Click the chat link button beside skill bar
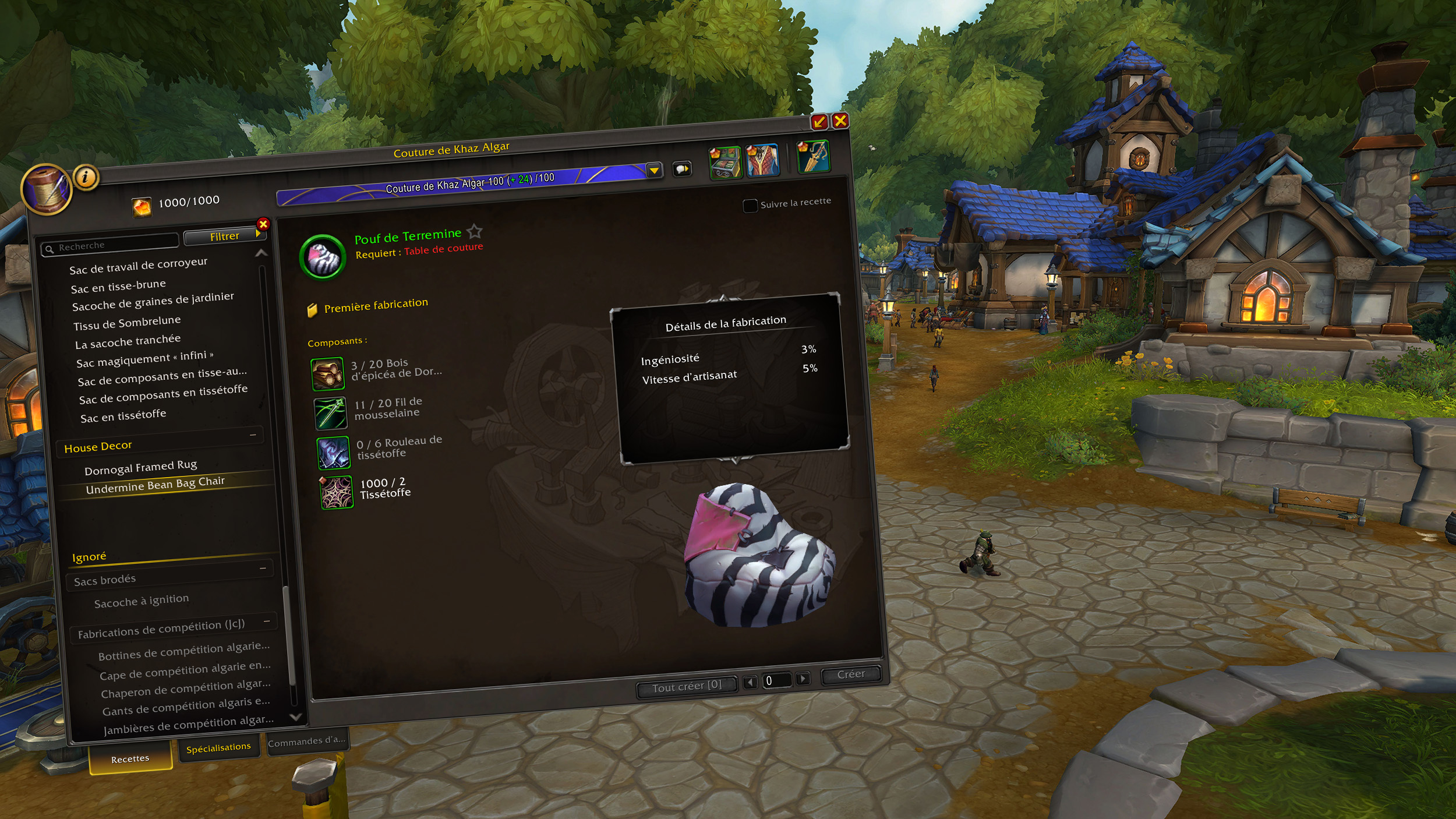Viewport: 1456px width, 819px height. click(681, 169)
